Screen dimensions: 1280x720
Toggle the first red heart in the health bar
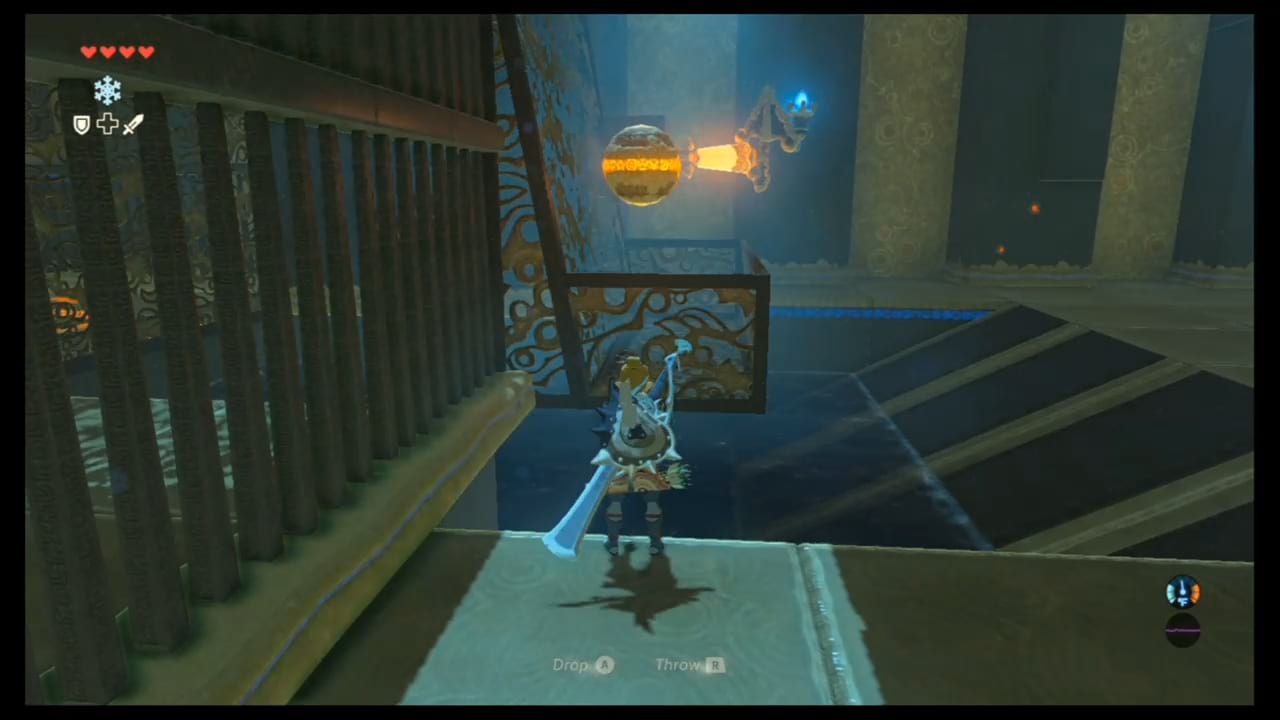pos(88,52)
